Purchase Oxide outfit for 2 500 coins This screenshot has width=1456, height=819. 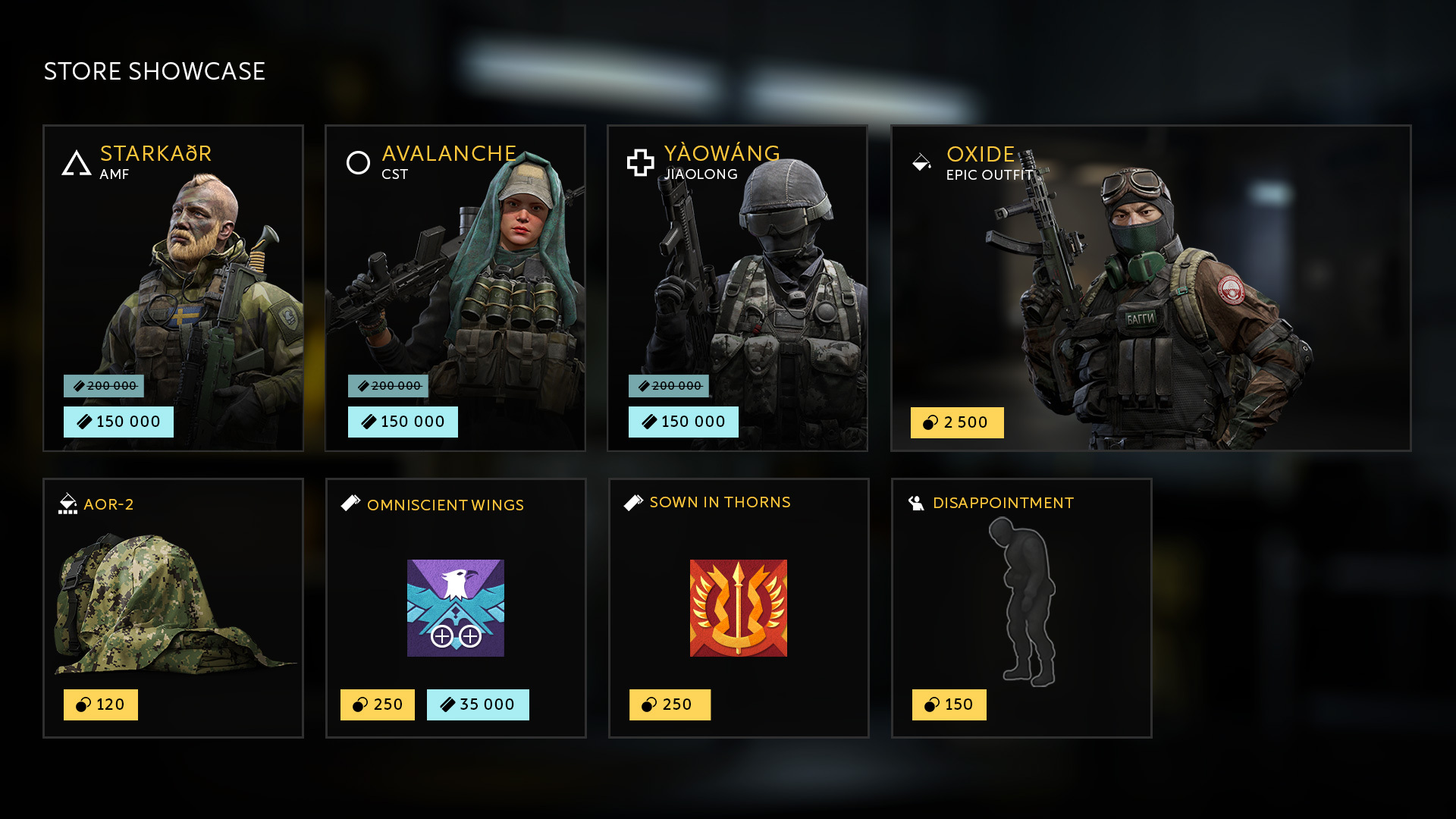click(x=957, y=423)
